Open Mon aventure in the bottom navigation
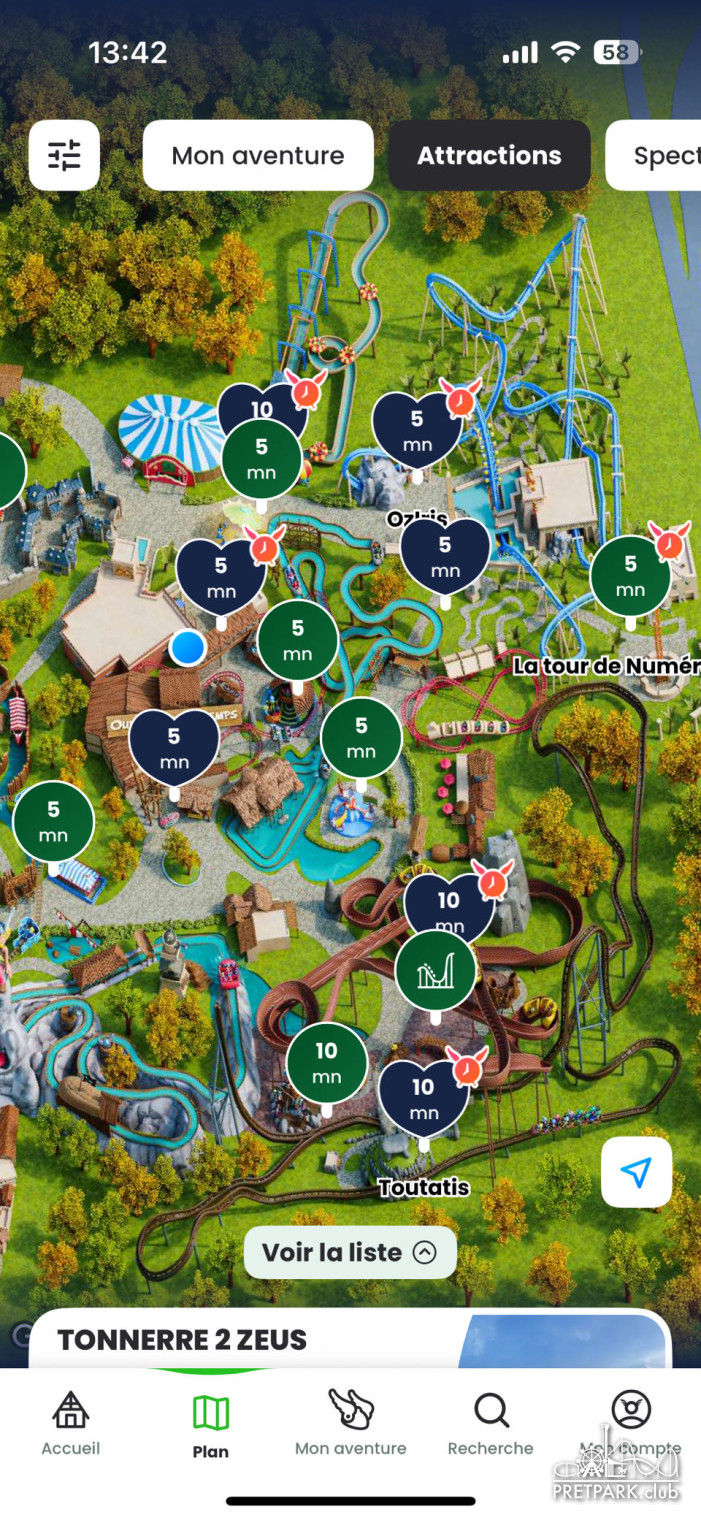This screenshot has height=1520, width=701. [351, 1422]
